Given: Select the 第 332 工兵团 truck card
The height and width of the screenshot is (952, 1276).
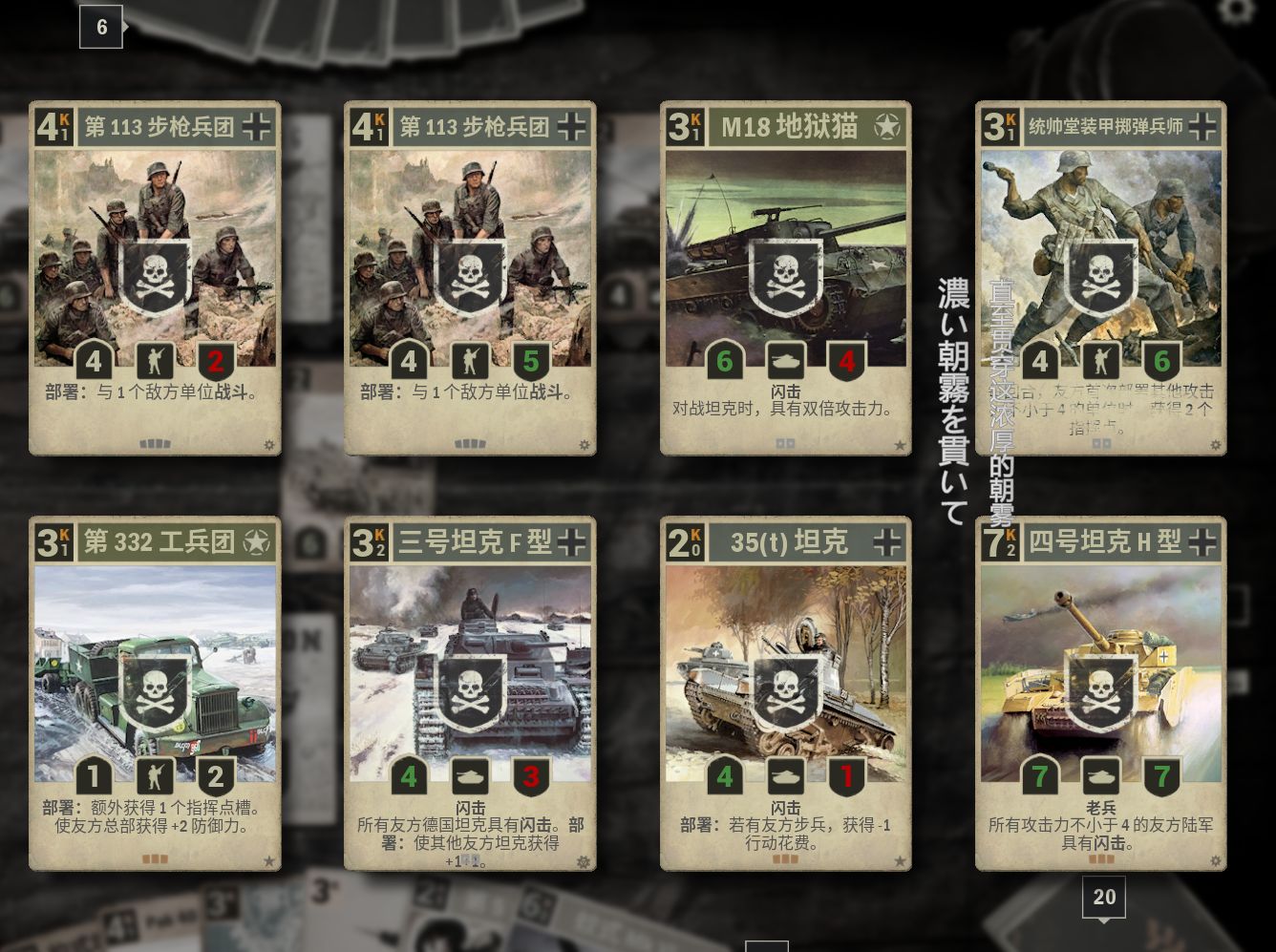Looking at the screenshot, I should (155, 692).
